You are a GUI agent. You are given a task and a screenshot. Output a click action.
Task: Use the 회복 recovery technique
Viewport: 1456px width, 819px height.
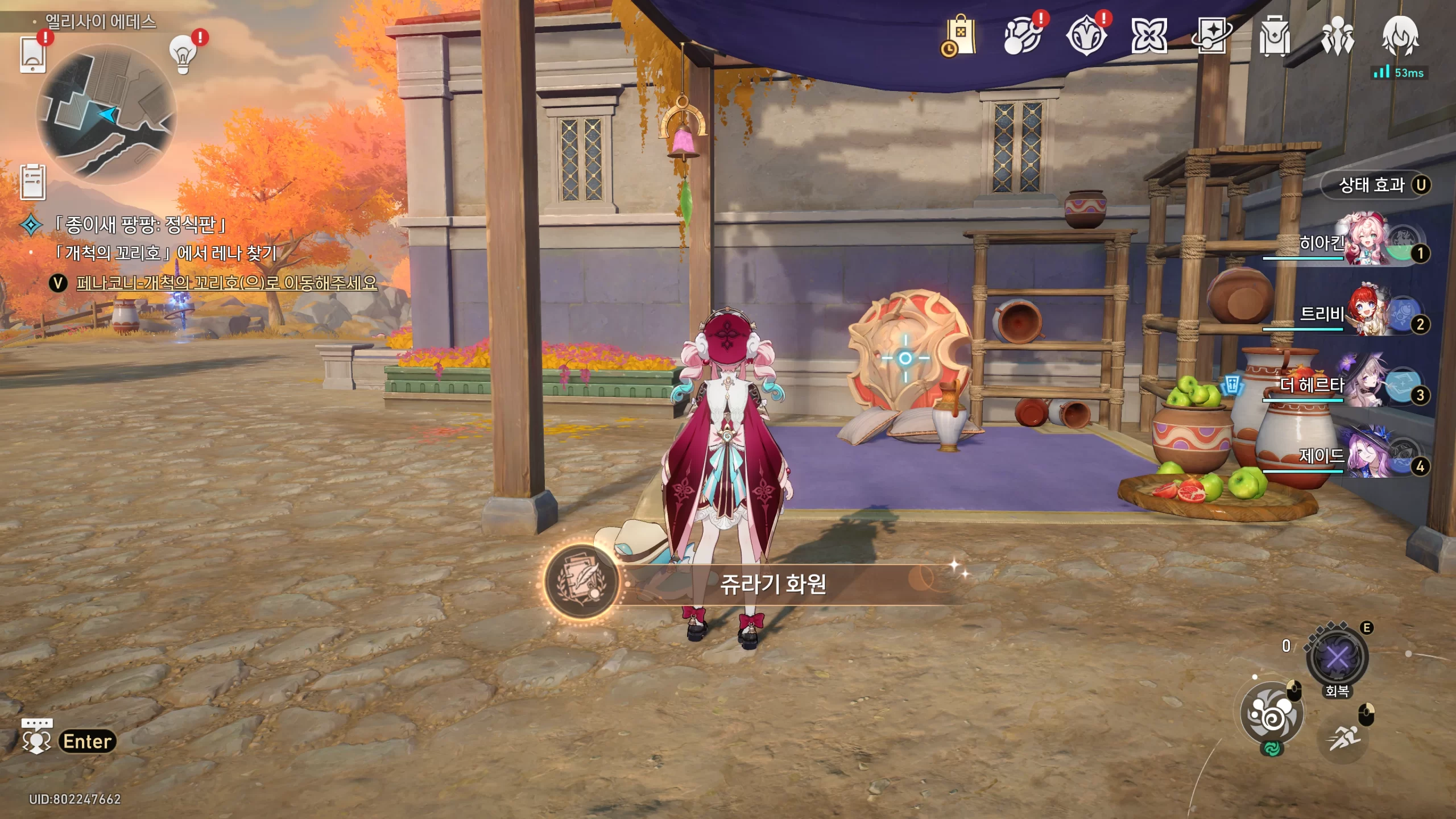click(x=1337, y=659)
